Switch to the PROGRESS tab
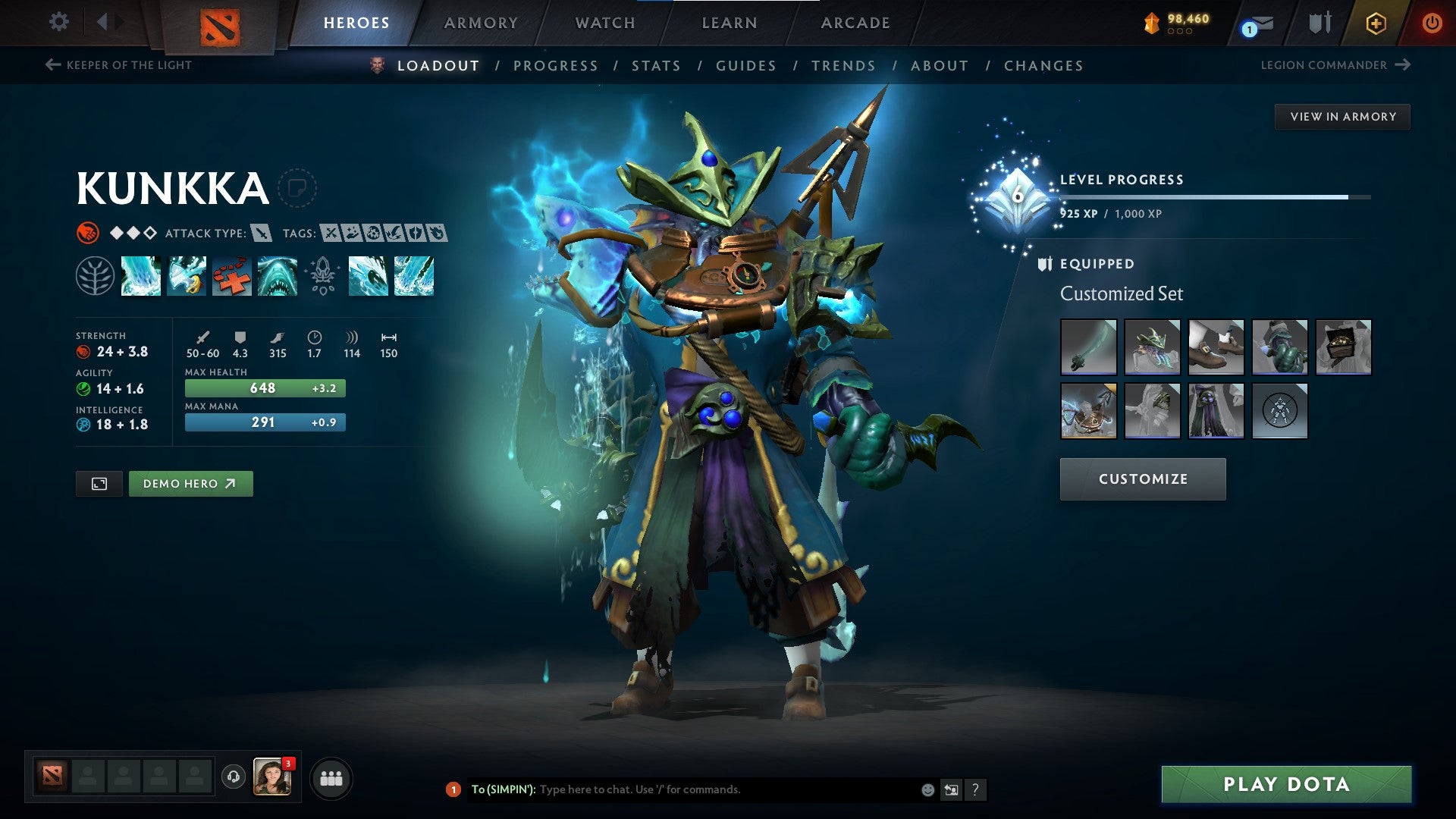The width and height of the screenshot is (1456, 819). (x=555, y=66)
